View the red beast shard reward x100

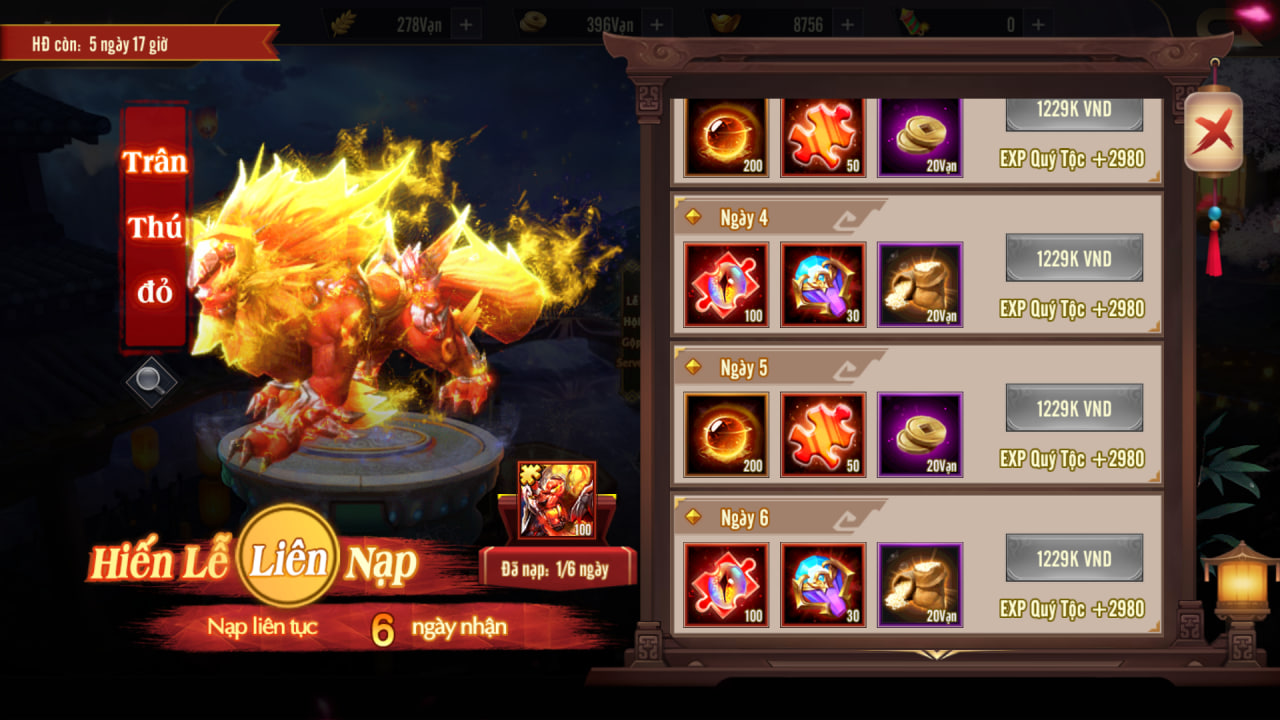click(557, 500)
